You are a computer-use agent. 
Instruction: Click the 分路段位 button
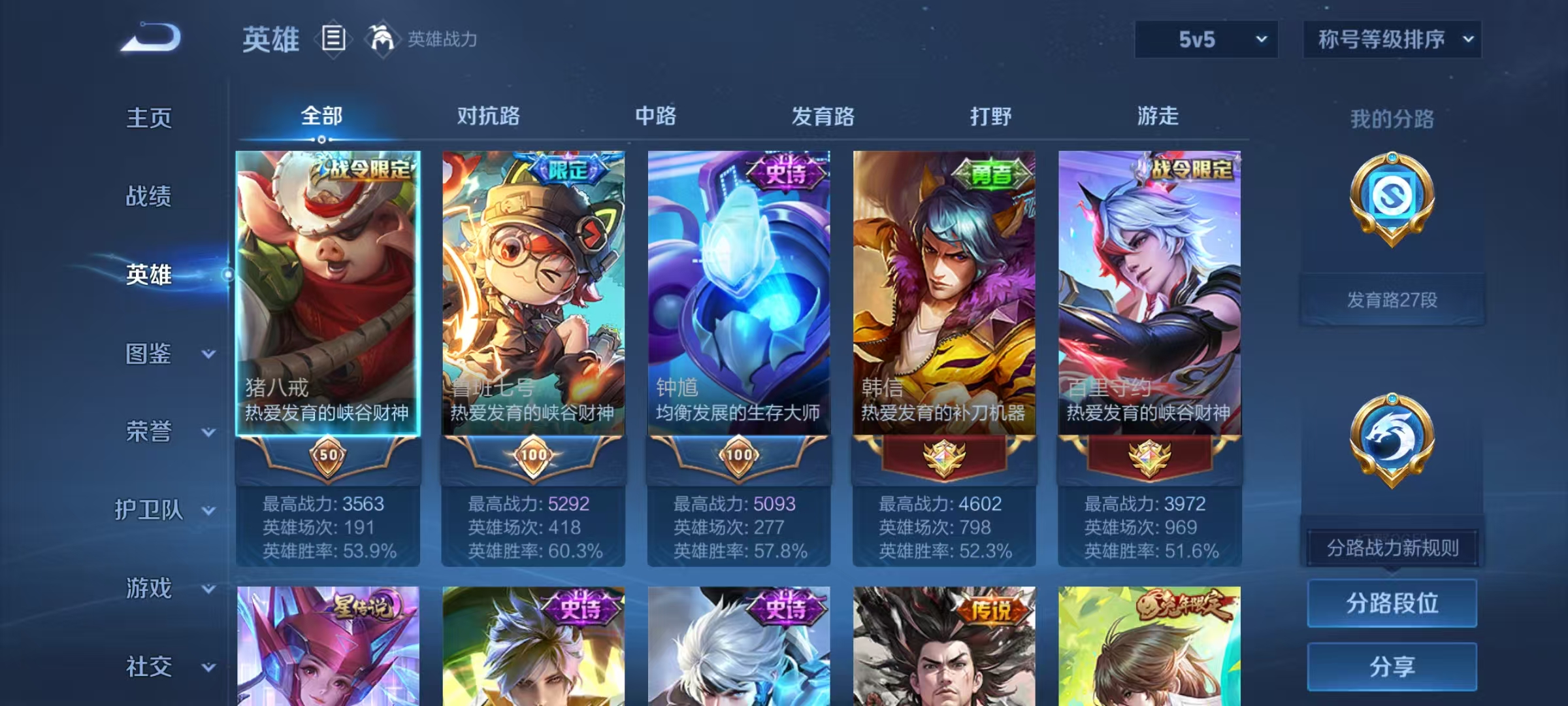pyautogui.click(x=1392, y=603)
